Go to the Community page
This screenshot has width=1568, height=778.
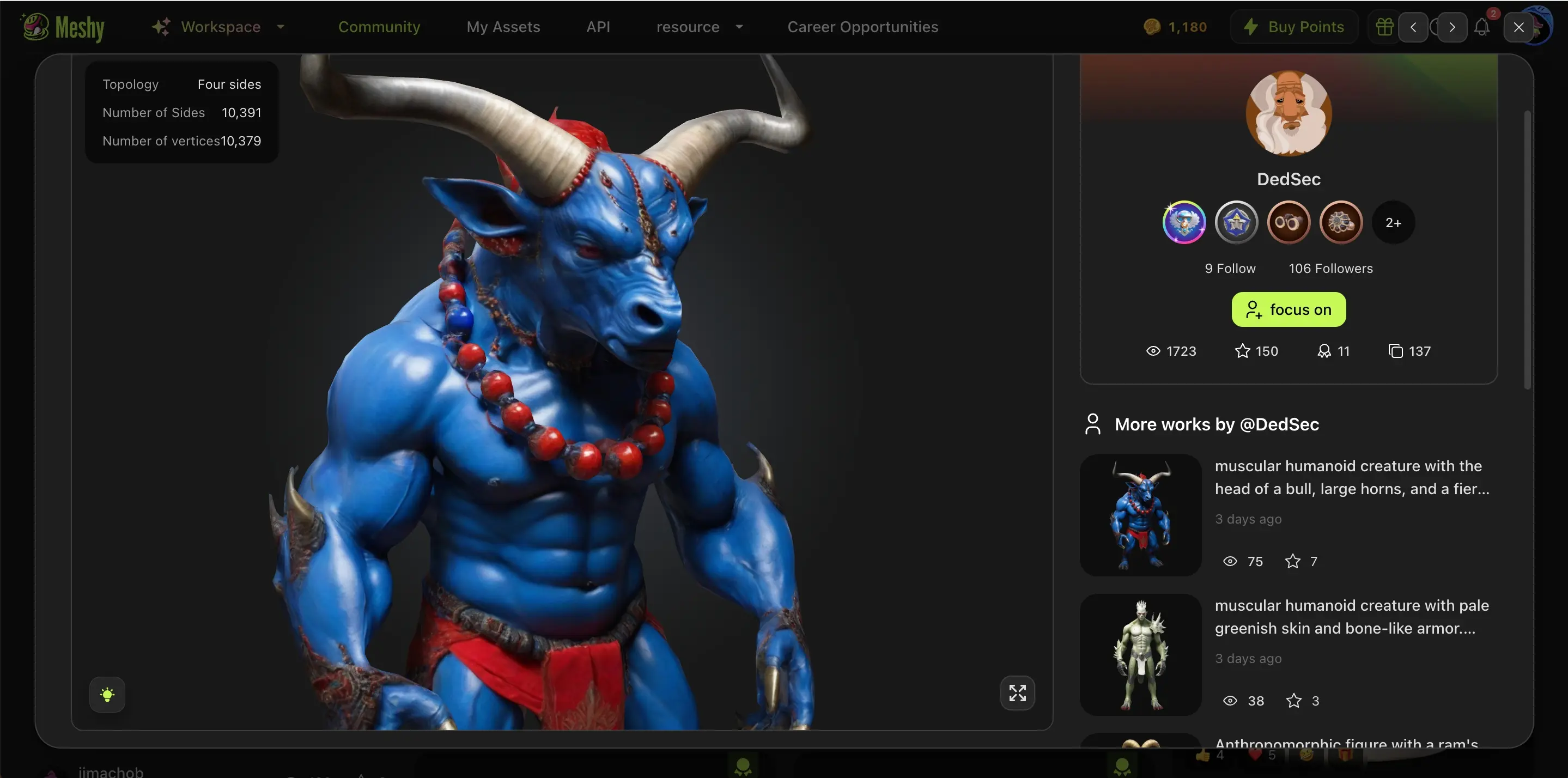point(379,26)
